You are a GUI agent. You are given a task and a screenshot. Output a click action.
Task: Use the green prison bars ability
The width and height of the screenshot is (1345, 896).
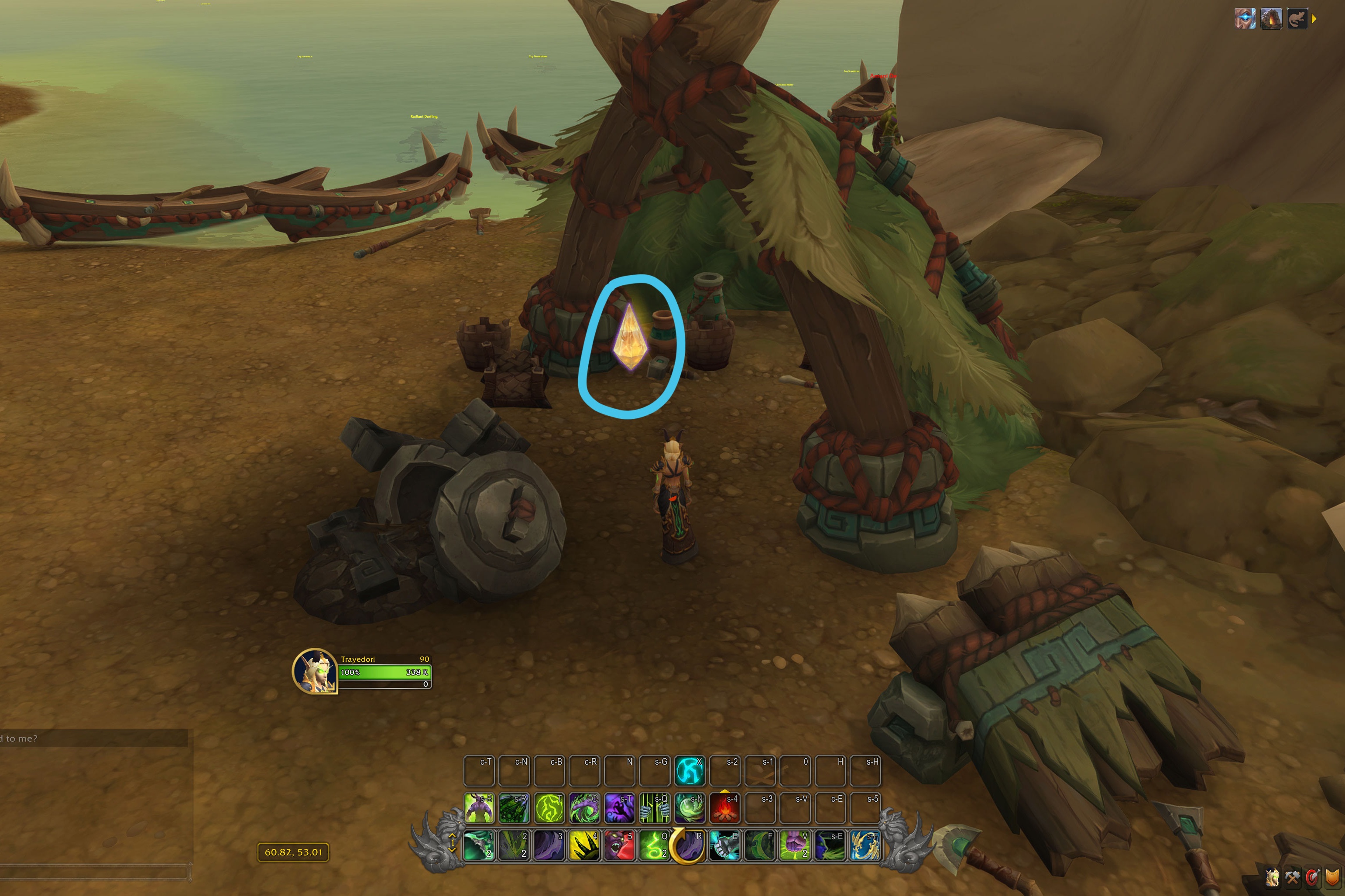click(x=654, y=807)
